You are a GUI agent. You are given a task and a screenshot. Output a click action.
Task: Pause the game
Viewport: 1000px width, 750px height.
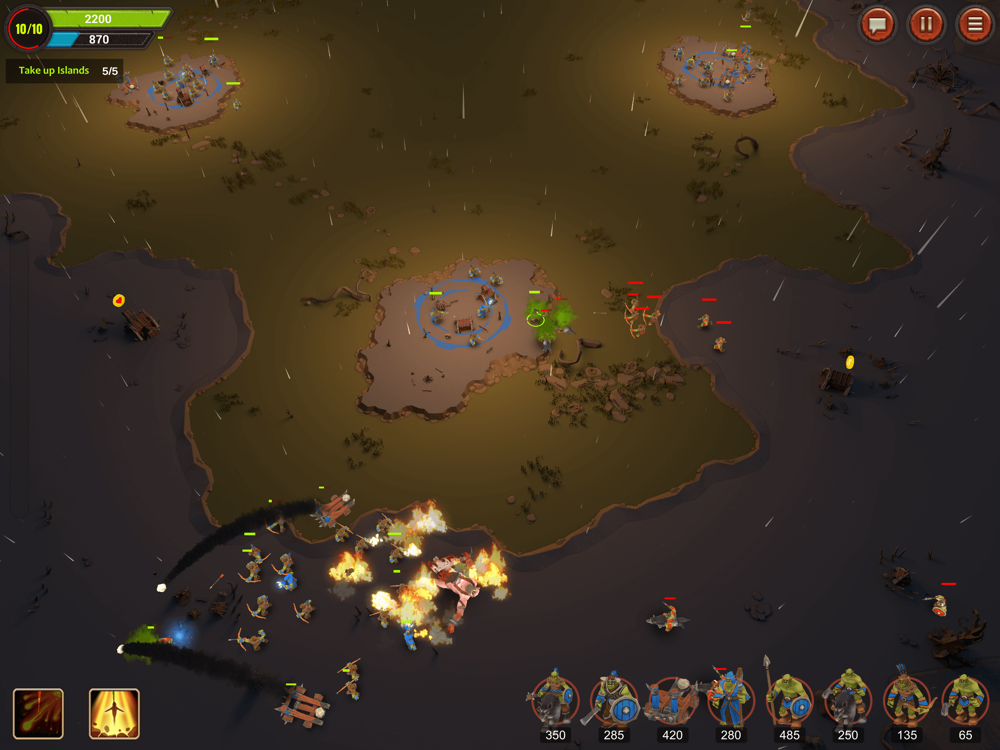pyautogui.click(x=926, y=24)
